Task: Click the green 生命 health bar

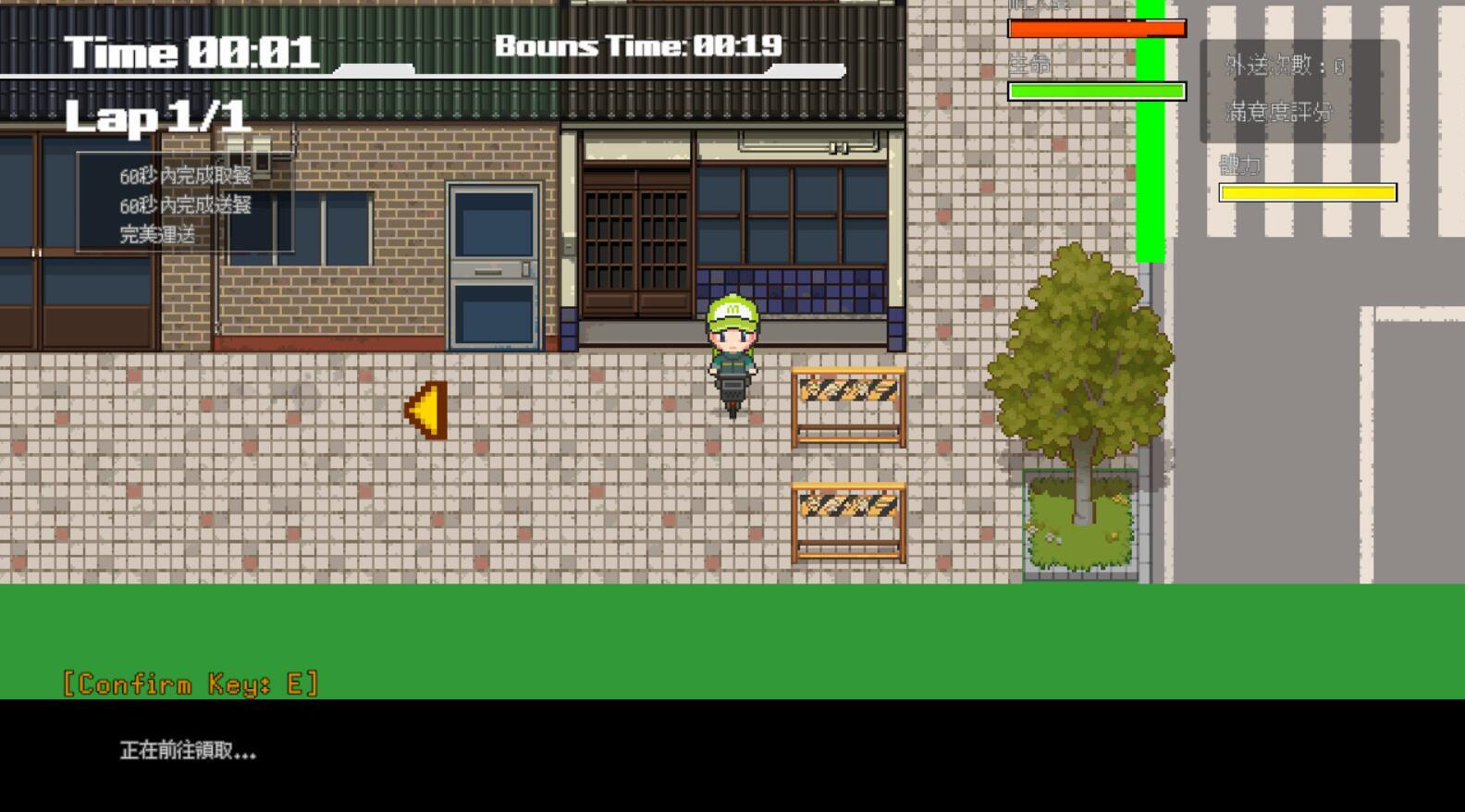Action: click(1096, 92)
